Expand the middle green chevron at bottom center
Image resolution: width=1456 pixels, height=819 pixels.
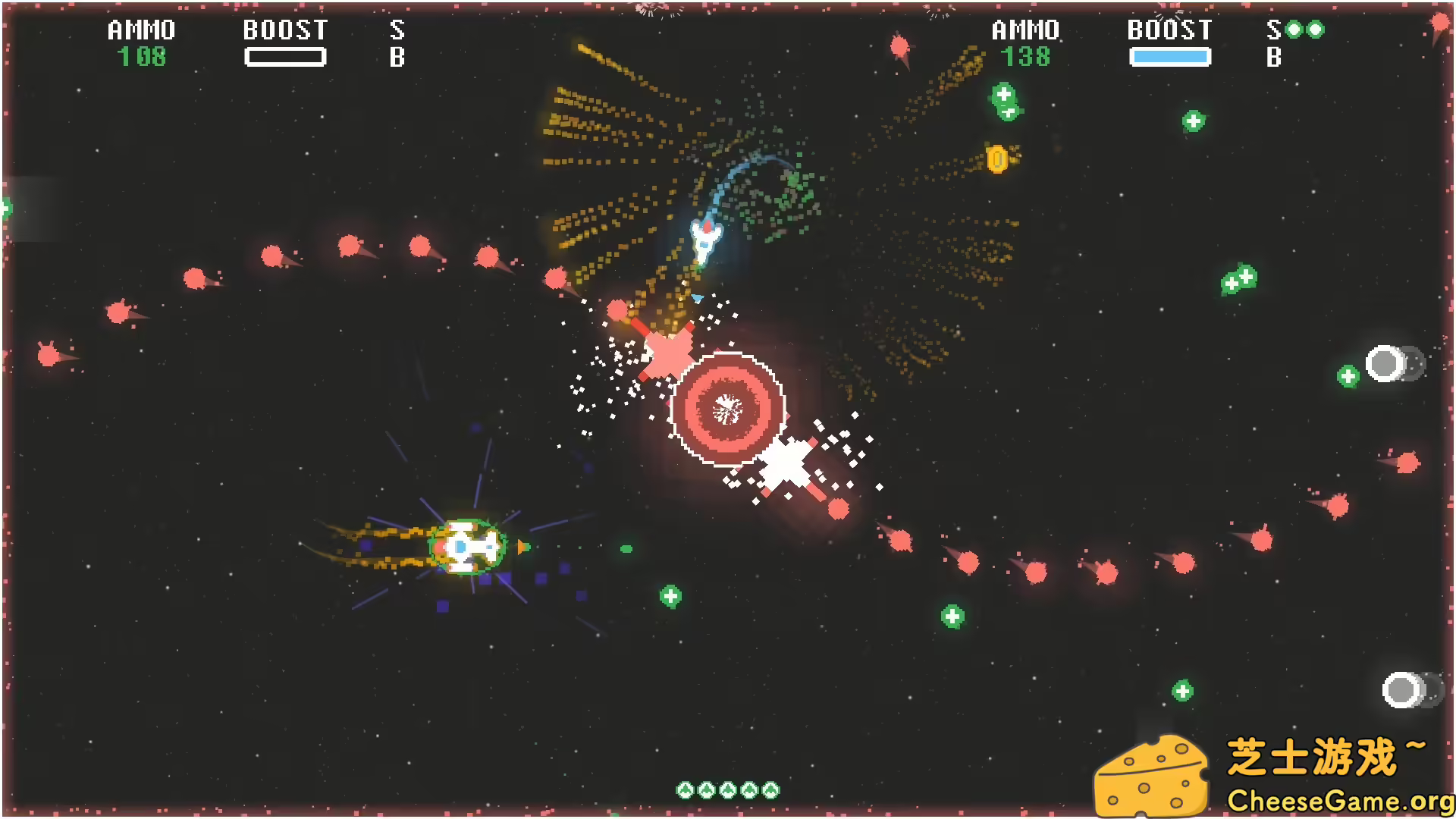(728, 789)
